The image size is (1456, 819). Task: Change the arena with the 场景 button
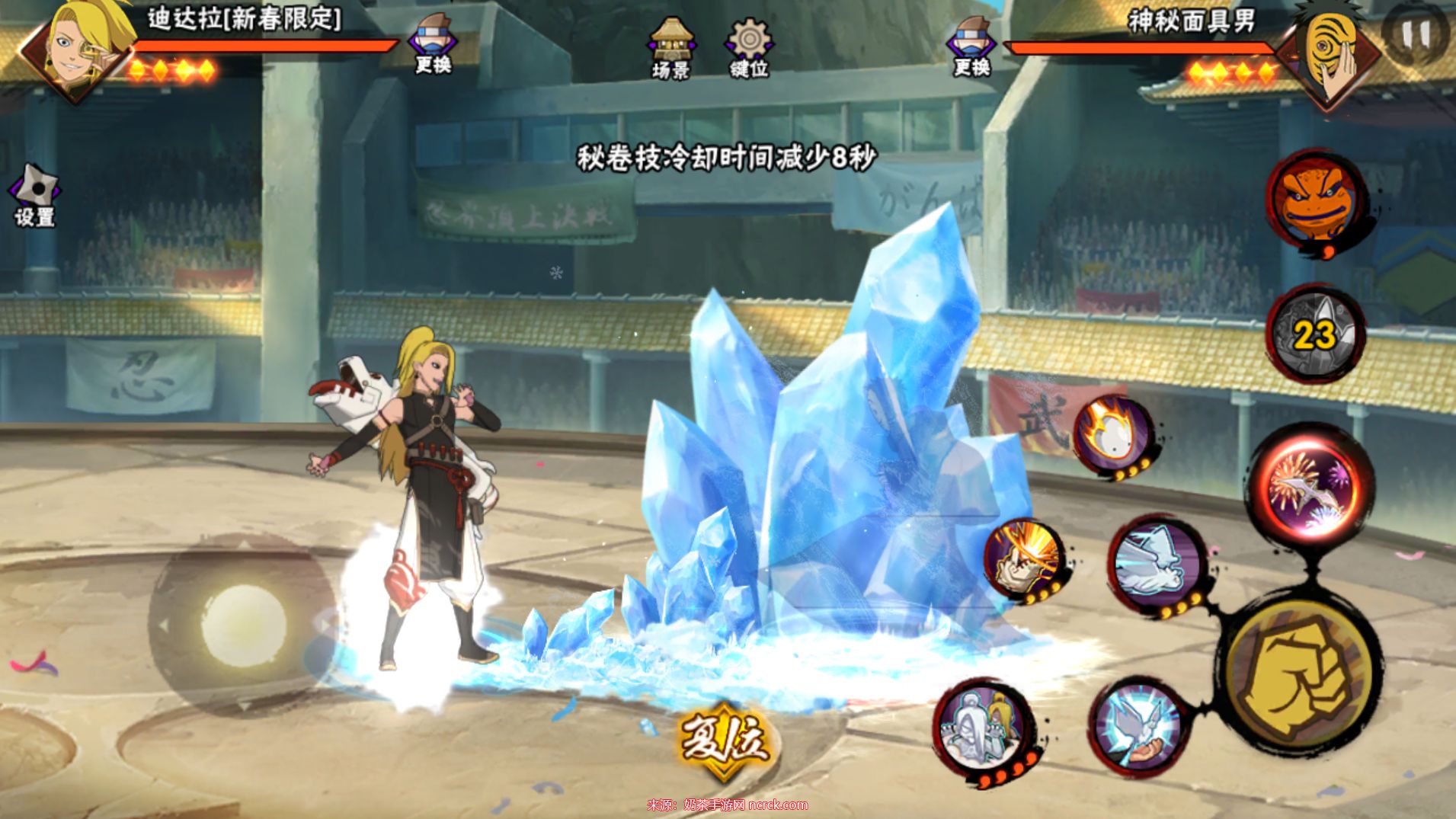click(671, 47)
